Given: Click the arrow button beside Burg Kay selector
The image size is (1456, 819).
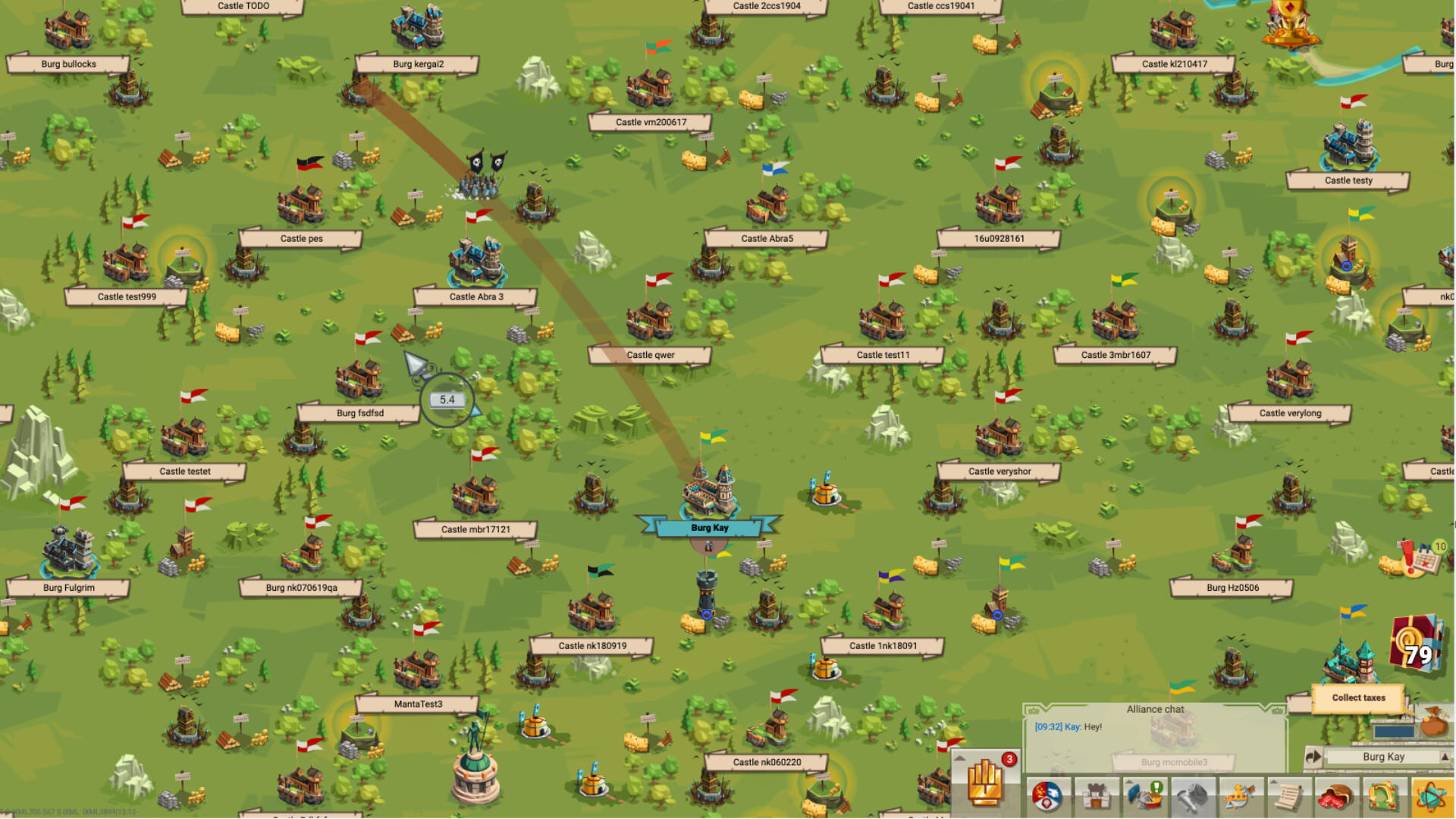Looking at the screenshot, I should pyautogui.click(x=1313, y=756).
